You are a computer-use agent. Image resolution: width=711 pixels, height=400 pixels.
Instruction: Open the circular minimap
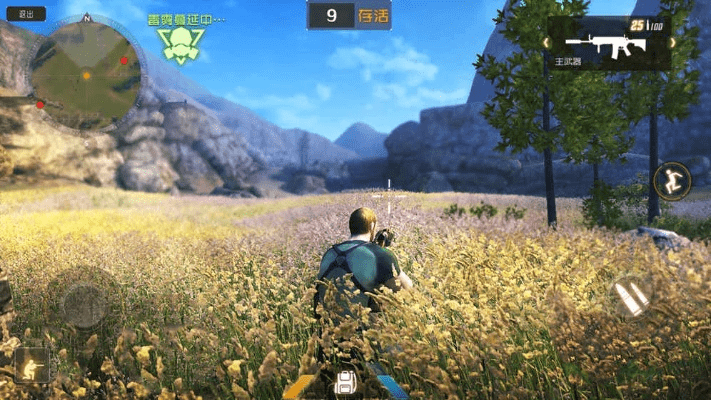tap(86, 74)
